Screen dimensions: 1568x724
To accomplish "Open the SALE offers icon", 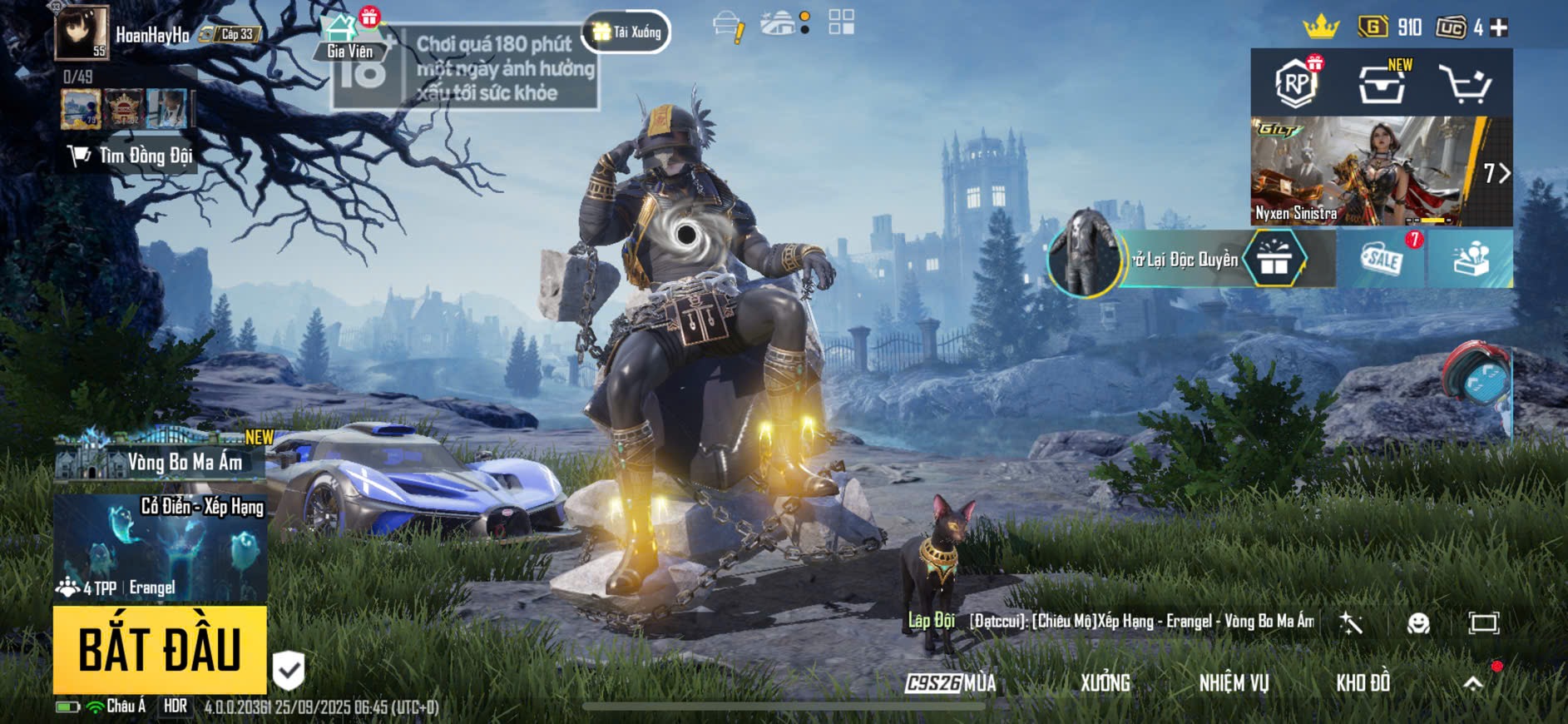I will [1382, 260].
